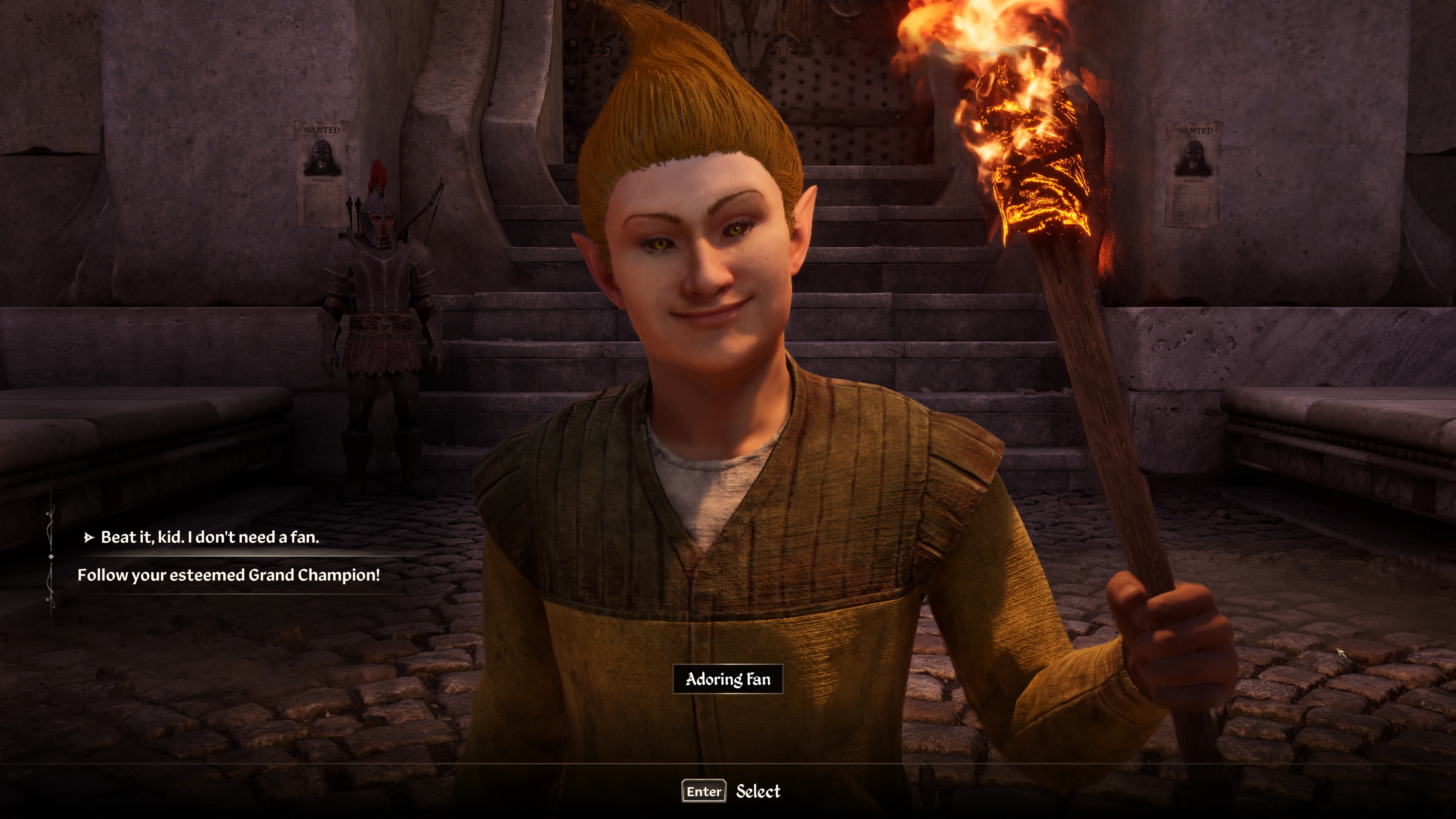Choose "Beat it, kid. I don't need a fan."
The image size is (1456, 819).
tap(210, 537)
